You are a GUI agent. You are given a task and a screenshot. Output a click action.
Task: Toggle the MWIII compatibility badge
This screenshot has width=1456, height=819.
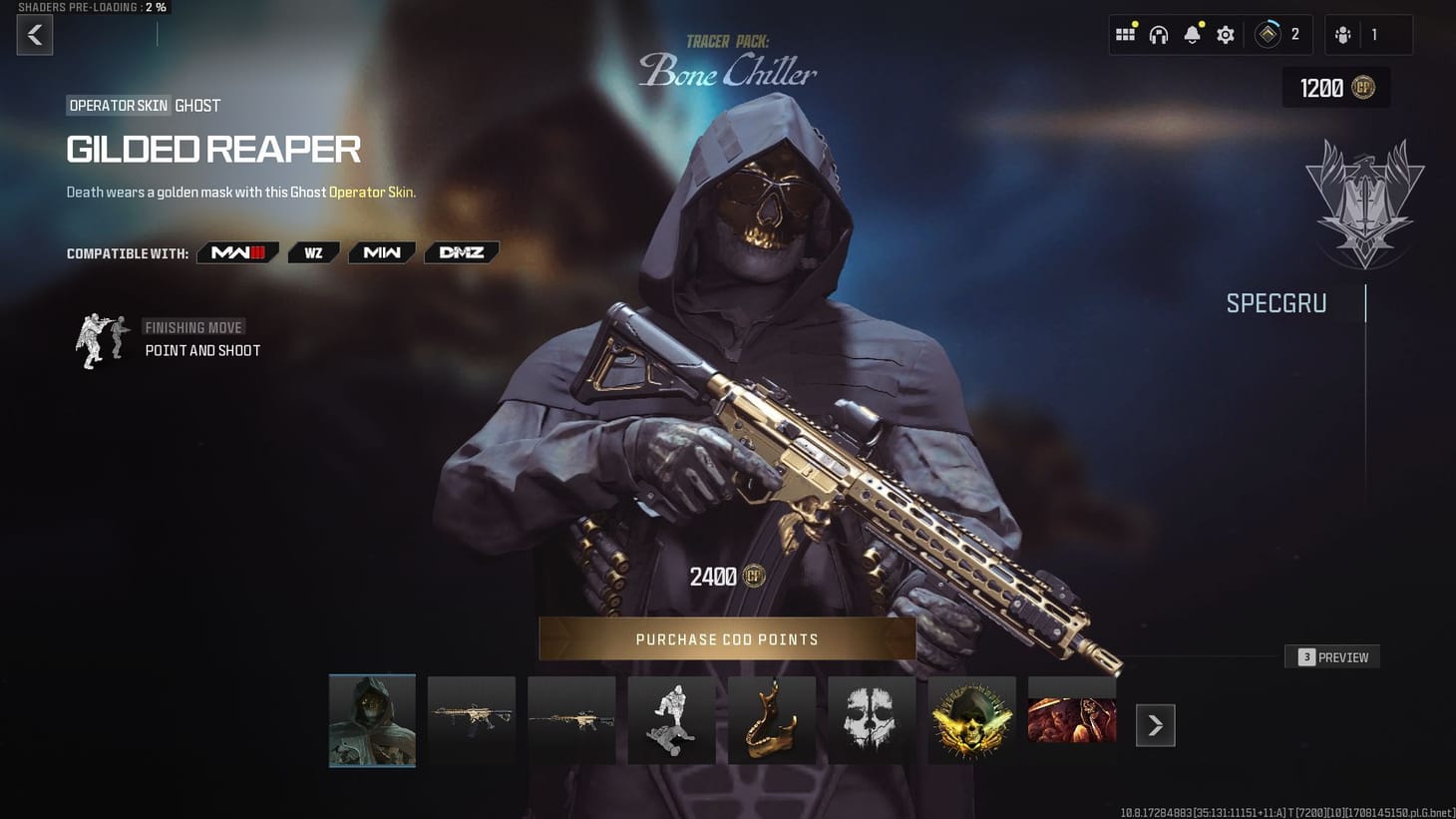[x=237, y=252]
